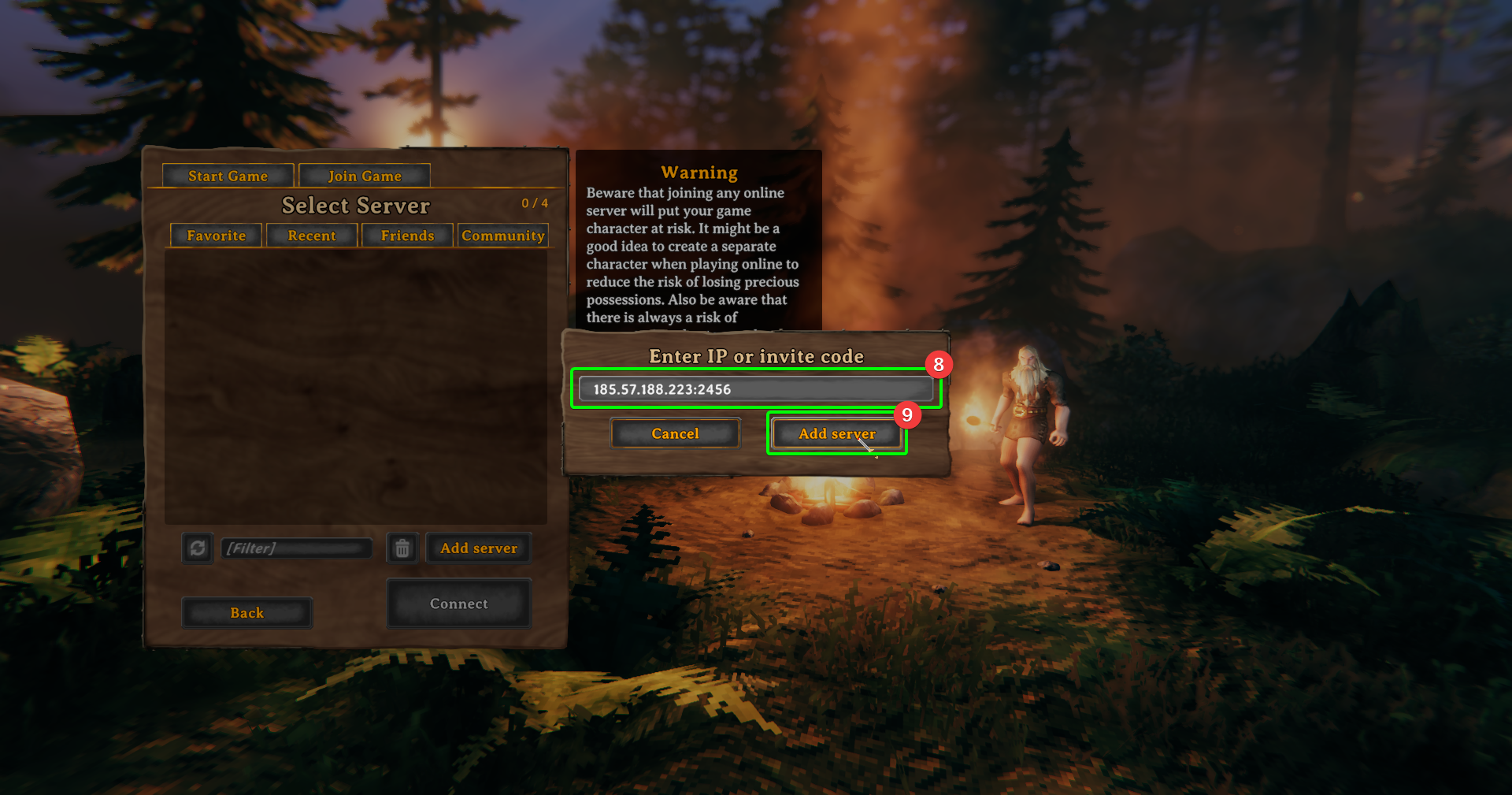Go Back to the previous menu
This screenshot has height=795, width=1512.
click(246, 612)
